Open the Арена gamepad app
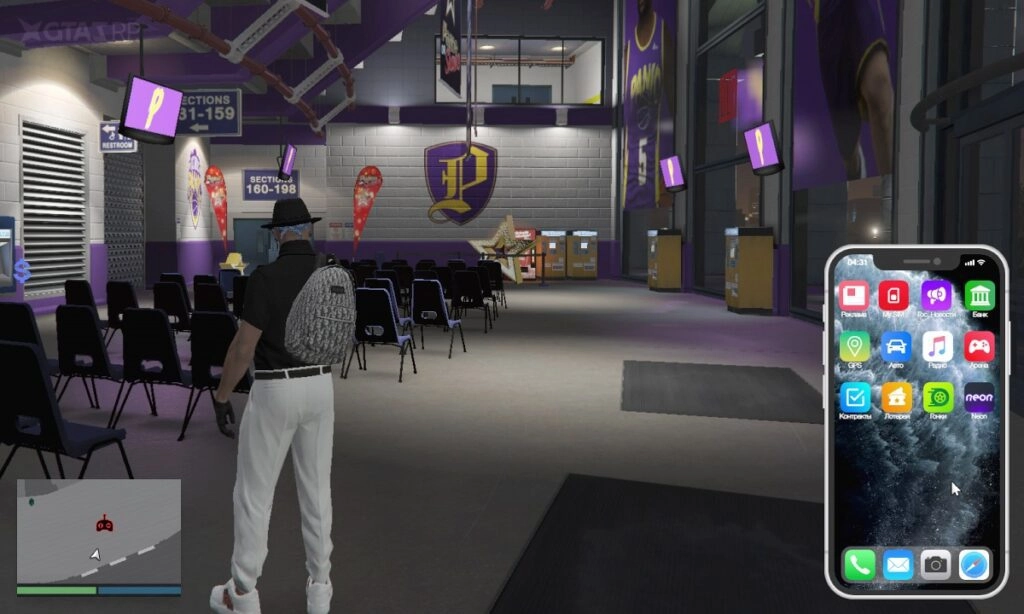This screenshot has height=614, width=1024. pos(979,346)
